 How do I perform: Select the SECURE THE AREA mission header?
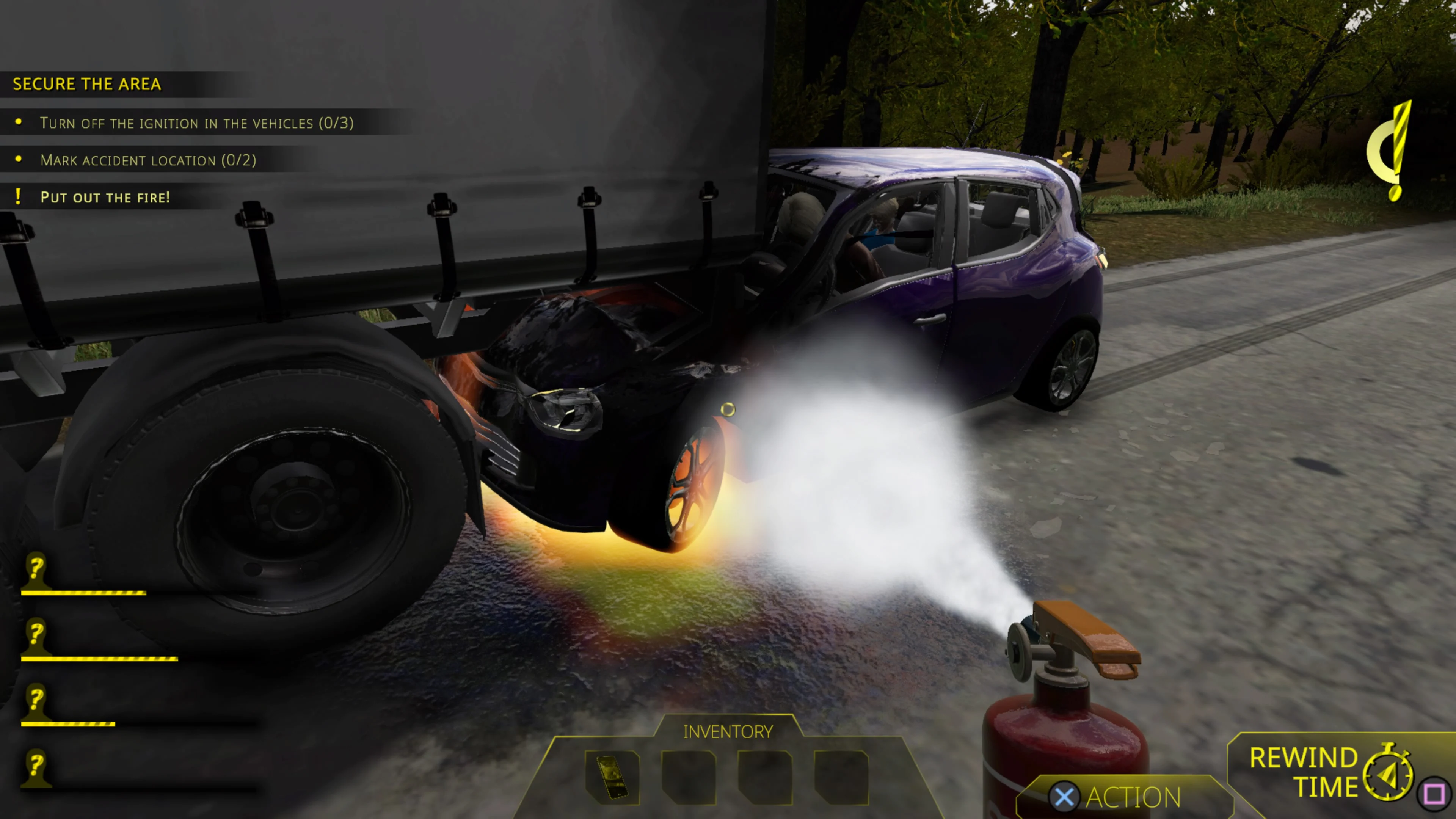(87, 84)
